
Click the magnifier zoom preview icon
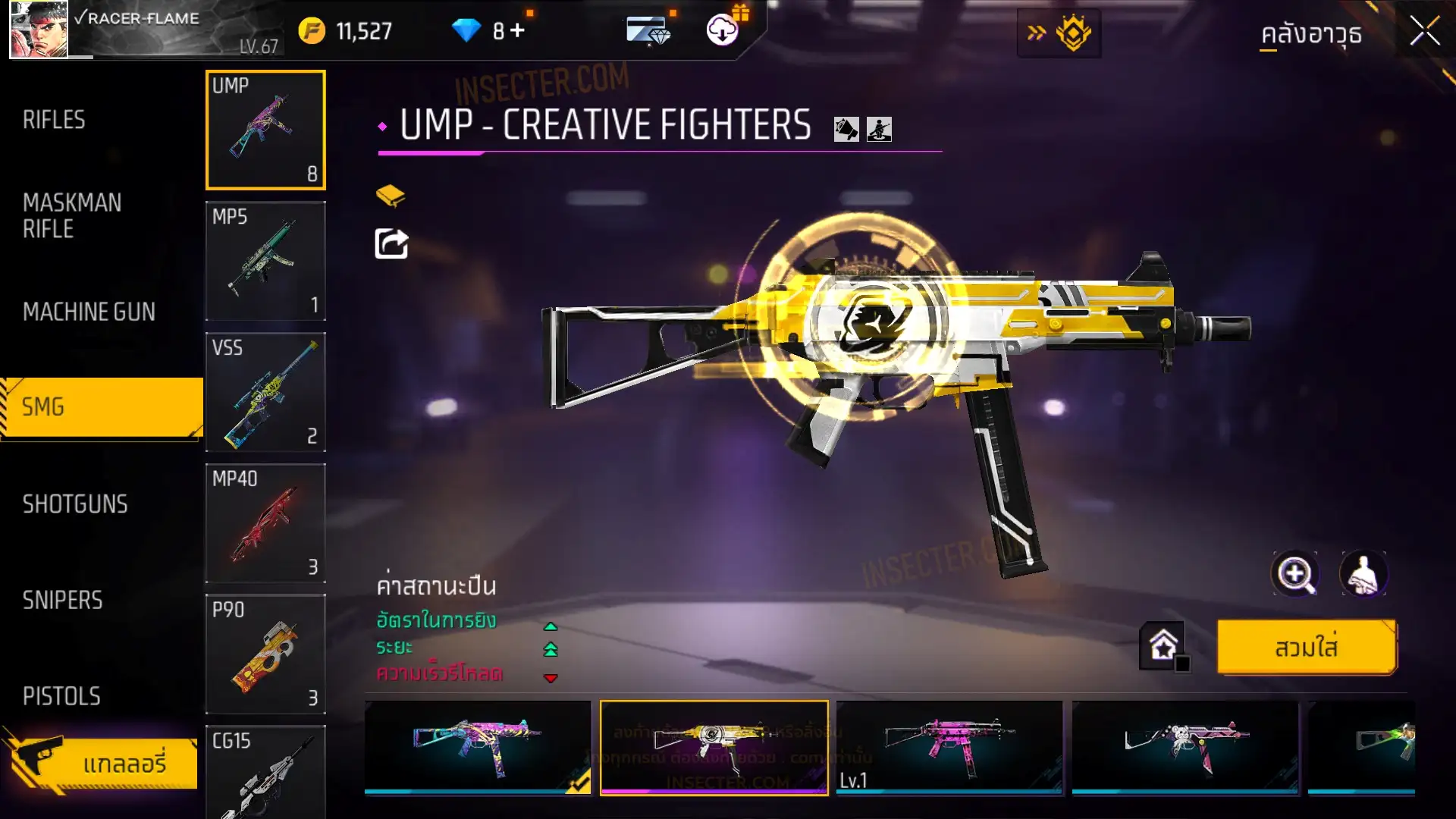click(x=1294, y=574)
